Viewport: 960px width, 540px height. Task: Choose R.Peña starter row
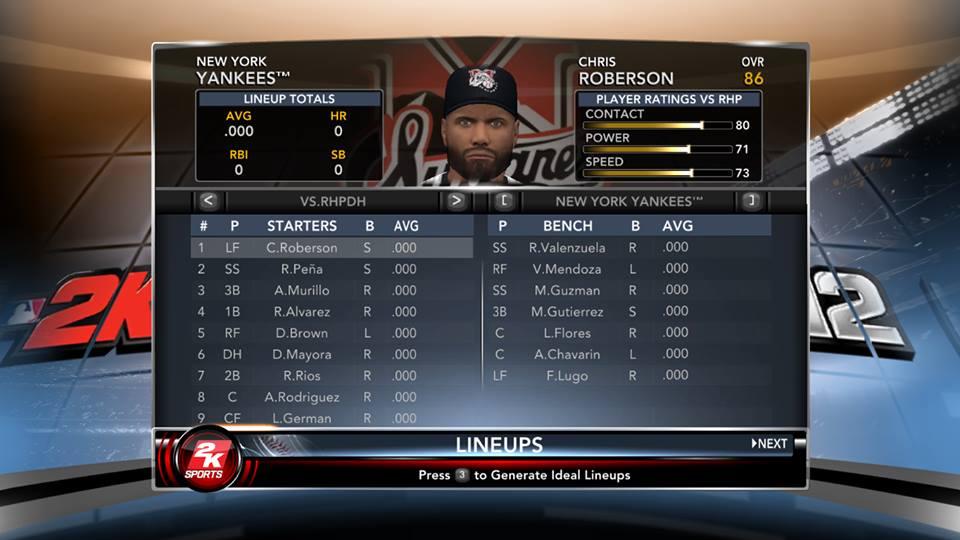tap(302, 269)
